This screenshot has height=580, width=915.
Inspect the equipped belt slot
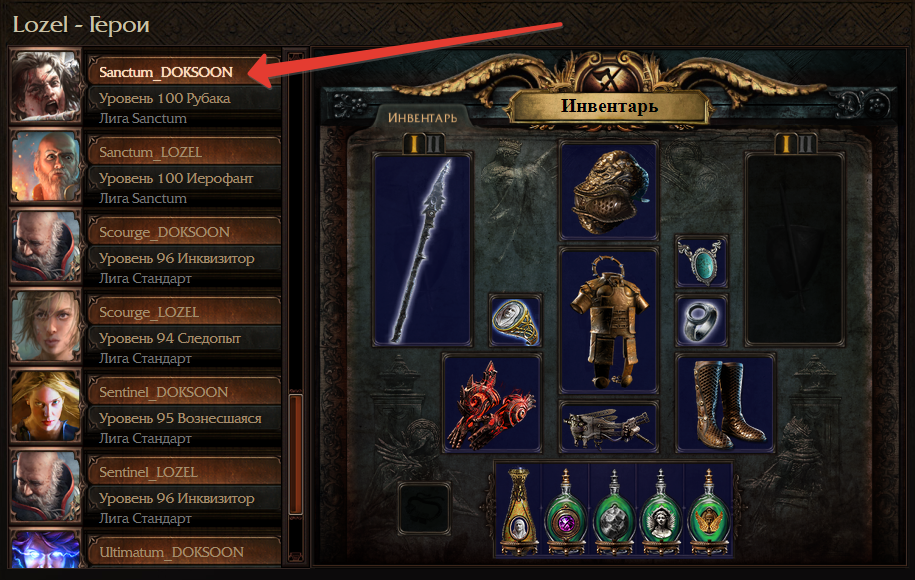point(608,427)
